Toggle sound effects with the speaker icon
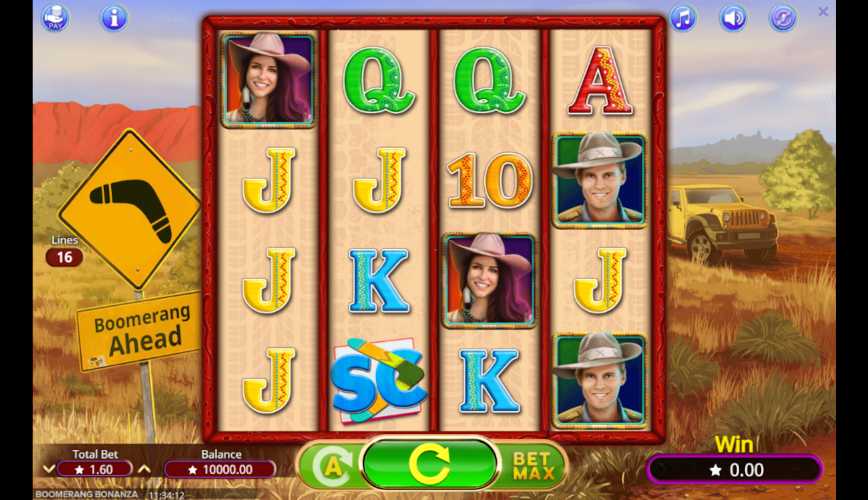This screenshot has width=868, height=500. coord(734,18)
